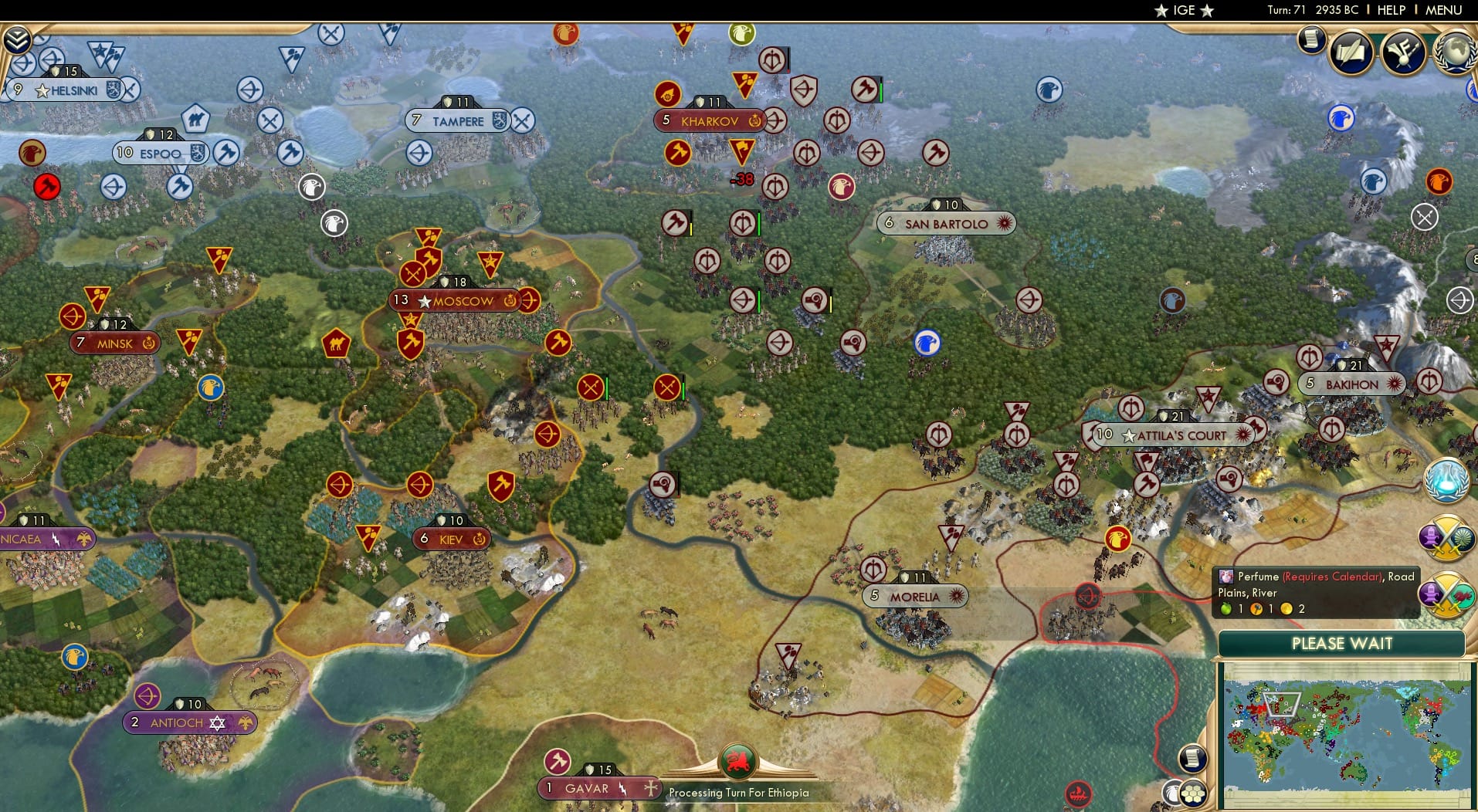Click the science beaker notification icon

[1449, 479]
